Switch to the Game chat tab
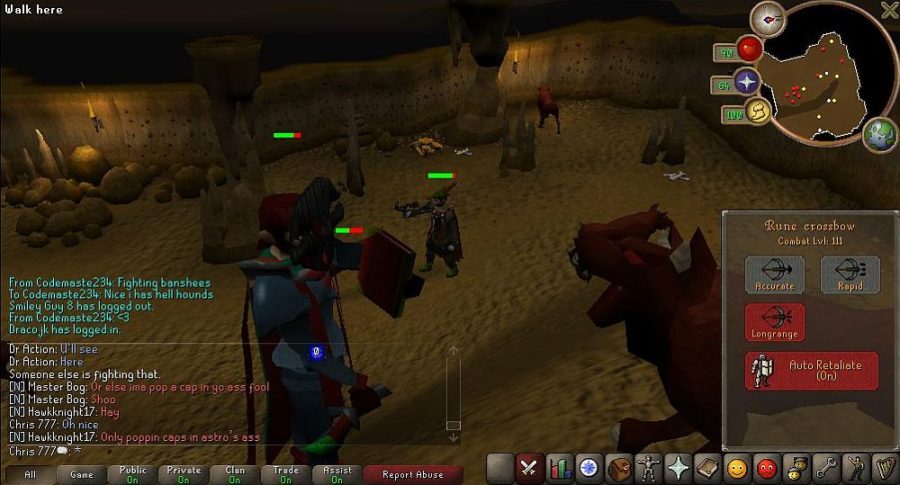 (82, 474)
